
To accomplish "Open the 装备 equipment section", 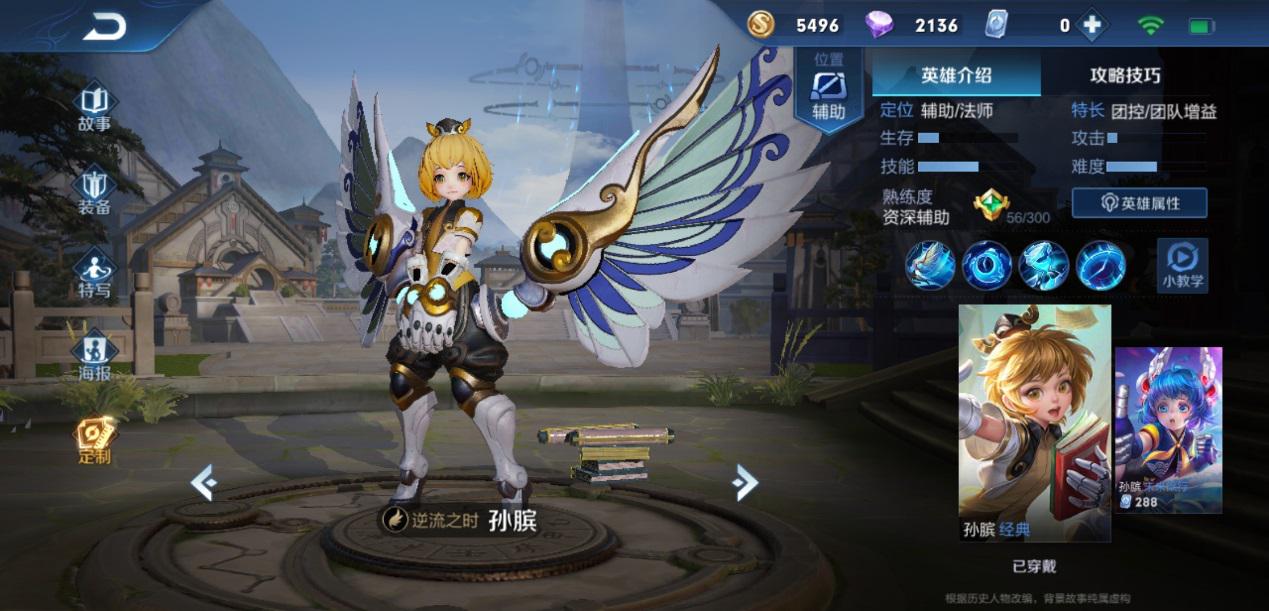I will point(94,192).
